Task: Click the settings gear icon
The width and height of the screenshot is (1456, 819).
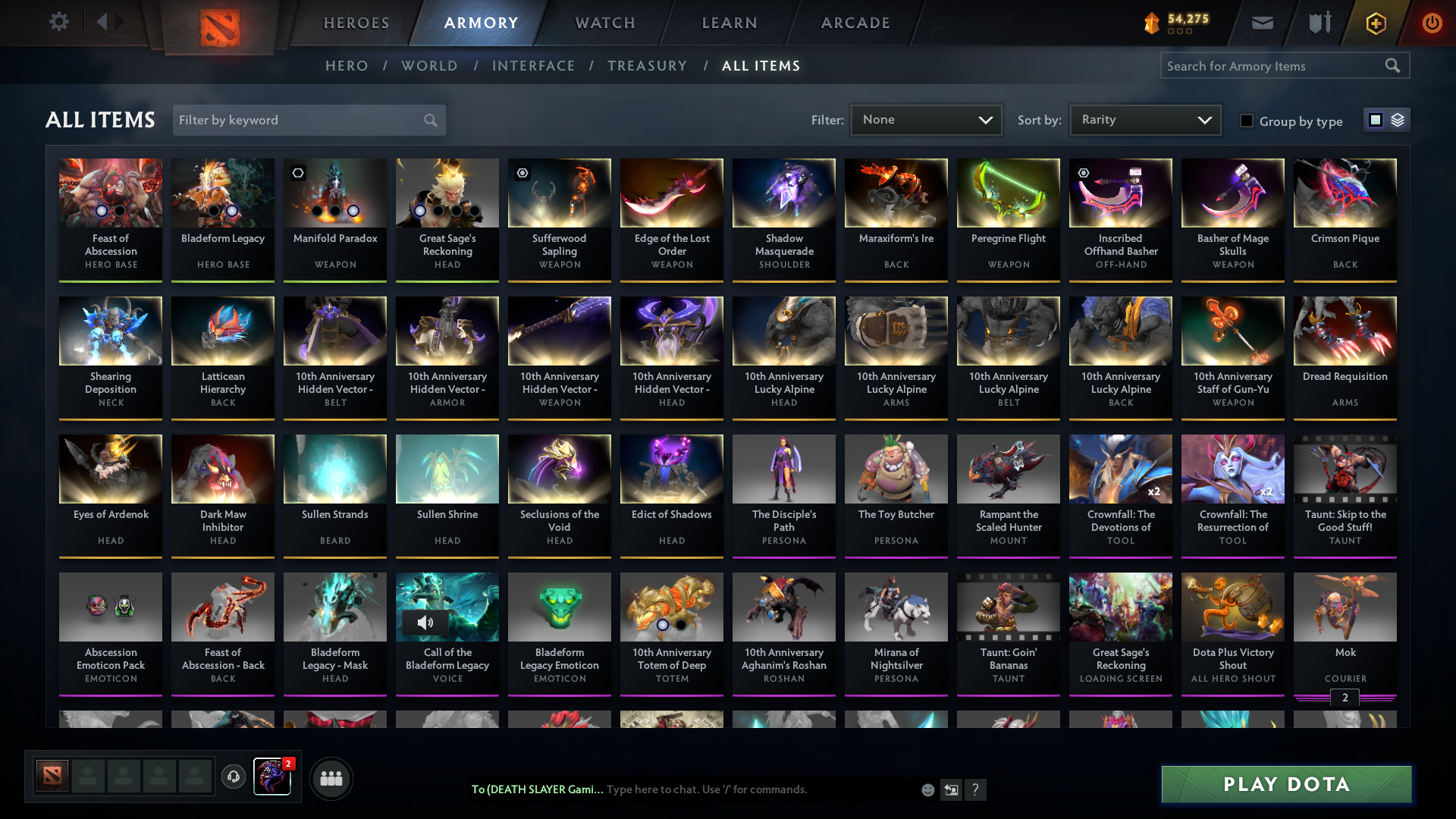Action: tap(59, 22)
